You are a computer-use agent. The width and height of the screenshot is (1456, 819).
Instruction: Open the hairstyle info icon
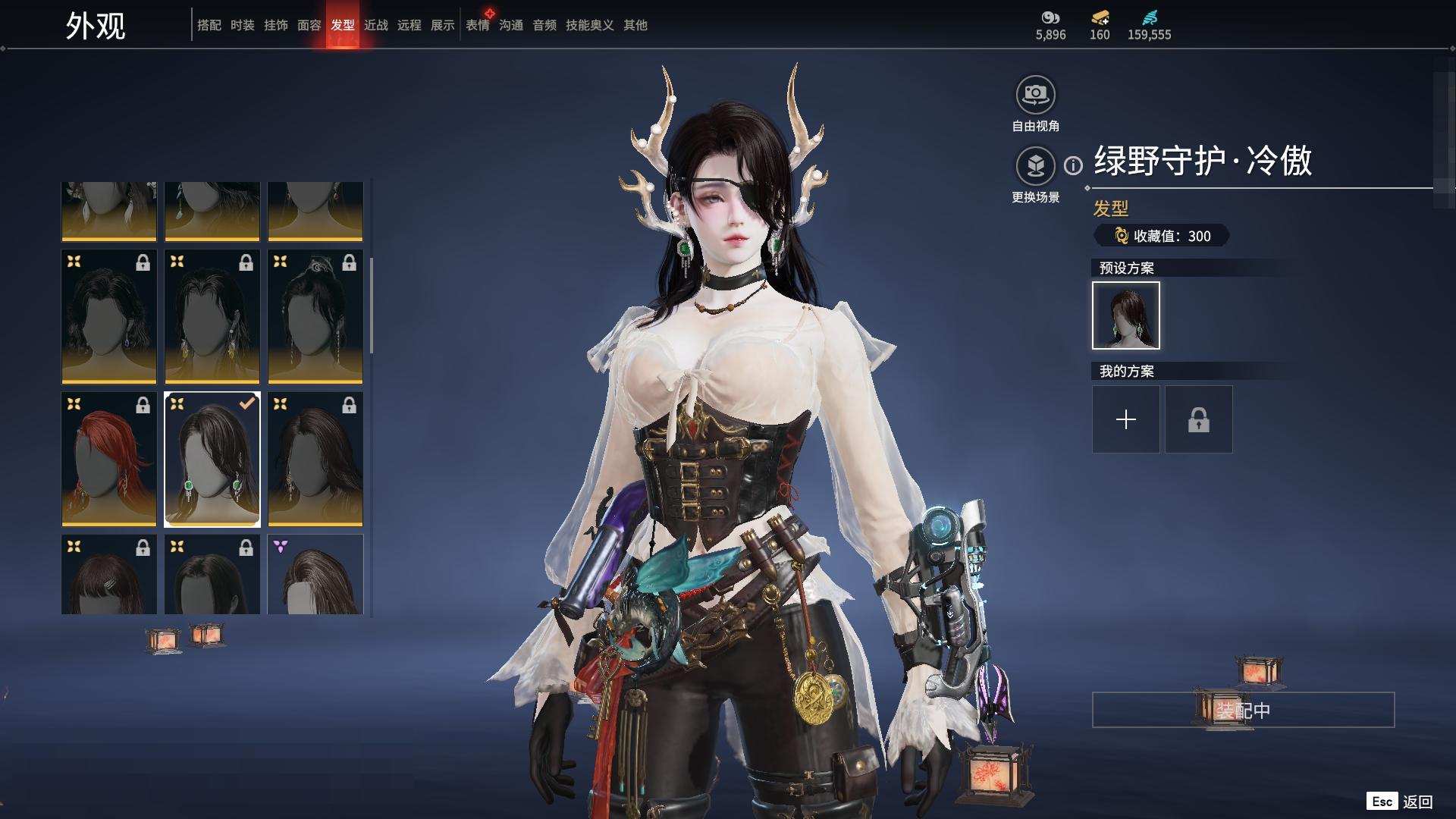[x=1073, y=165]
